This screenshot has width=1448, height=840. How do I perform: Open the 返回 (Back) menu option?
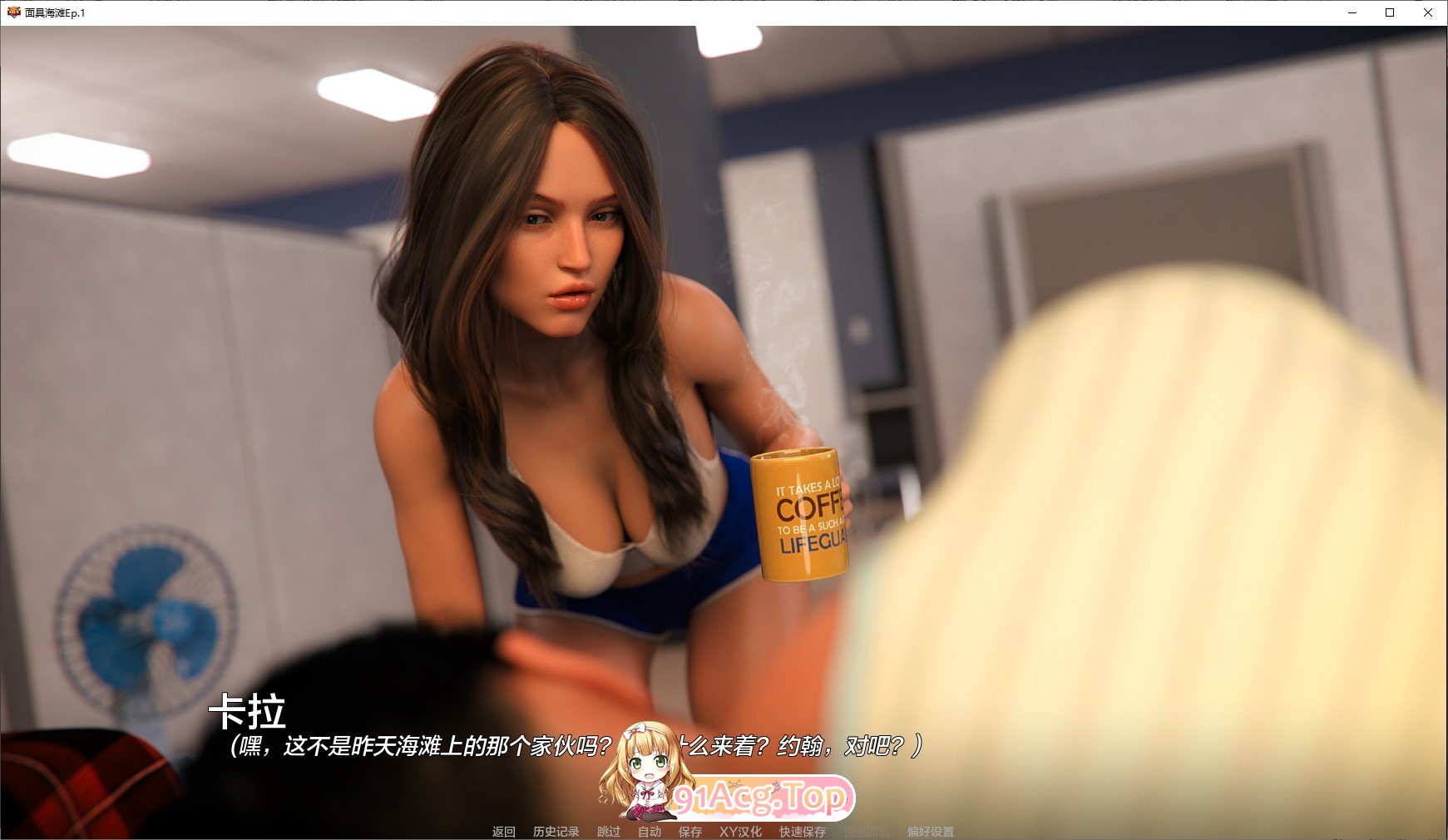502,831
